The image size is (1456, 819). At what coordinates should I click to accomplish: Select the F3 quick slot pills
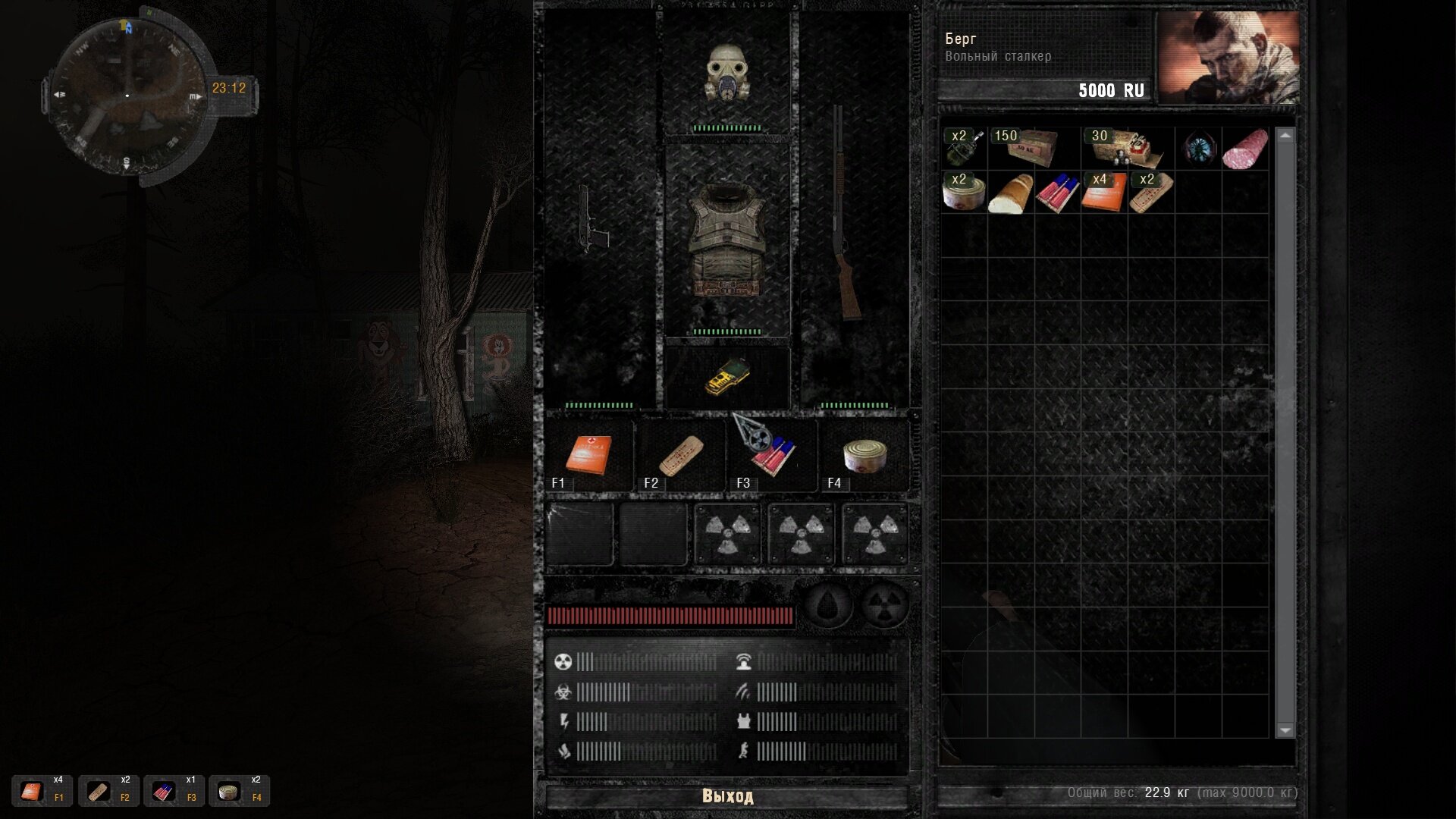pos(771,457)
